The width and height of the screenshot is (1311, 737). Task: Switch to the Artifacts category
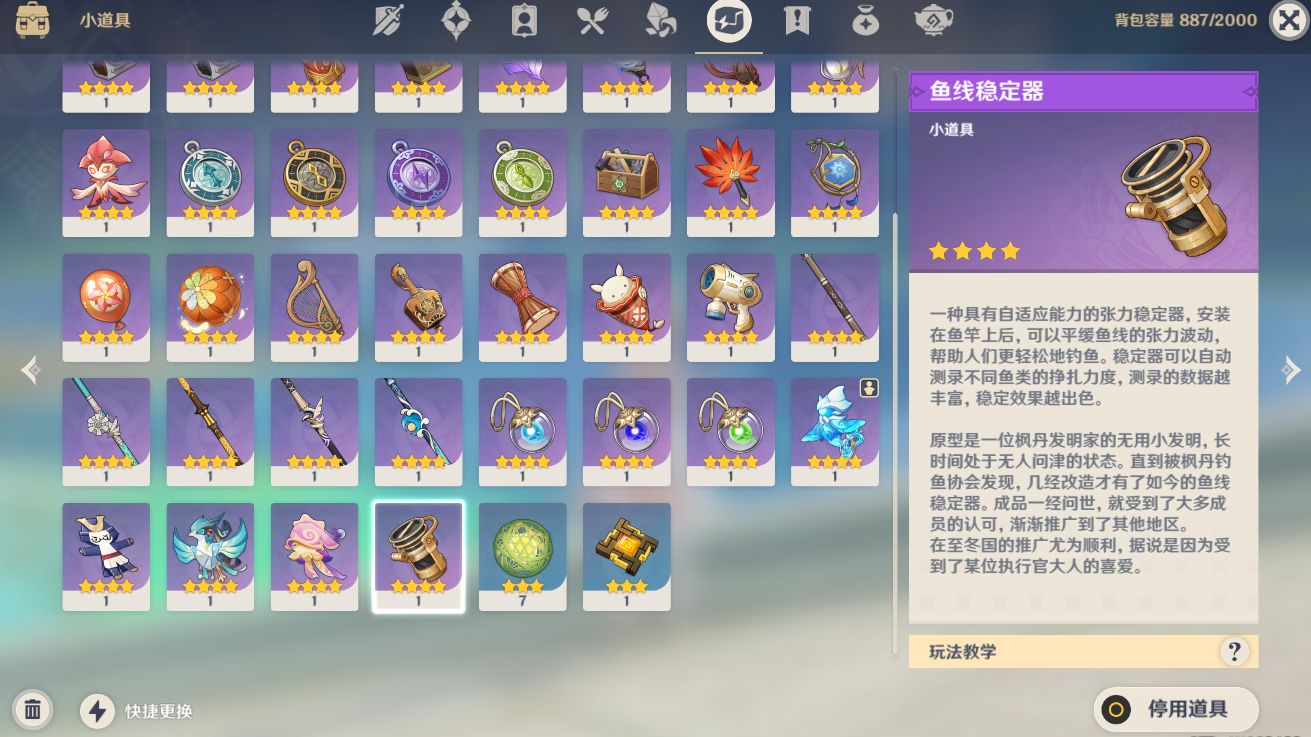[457, 22]
